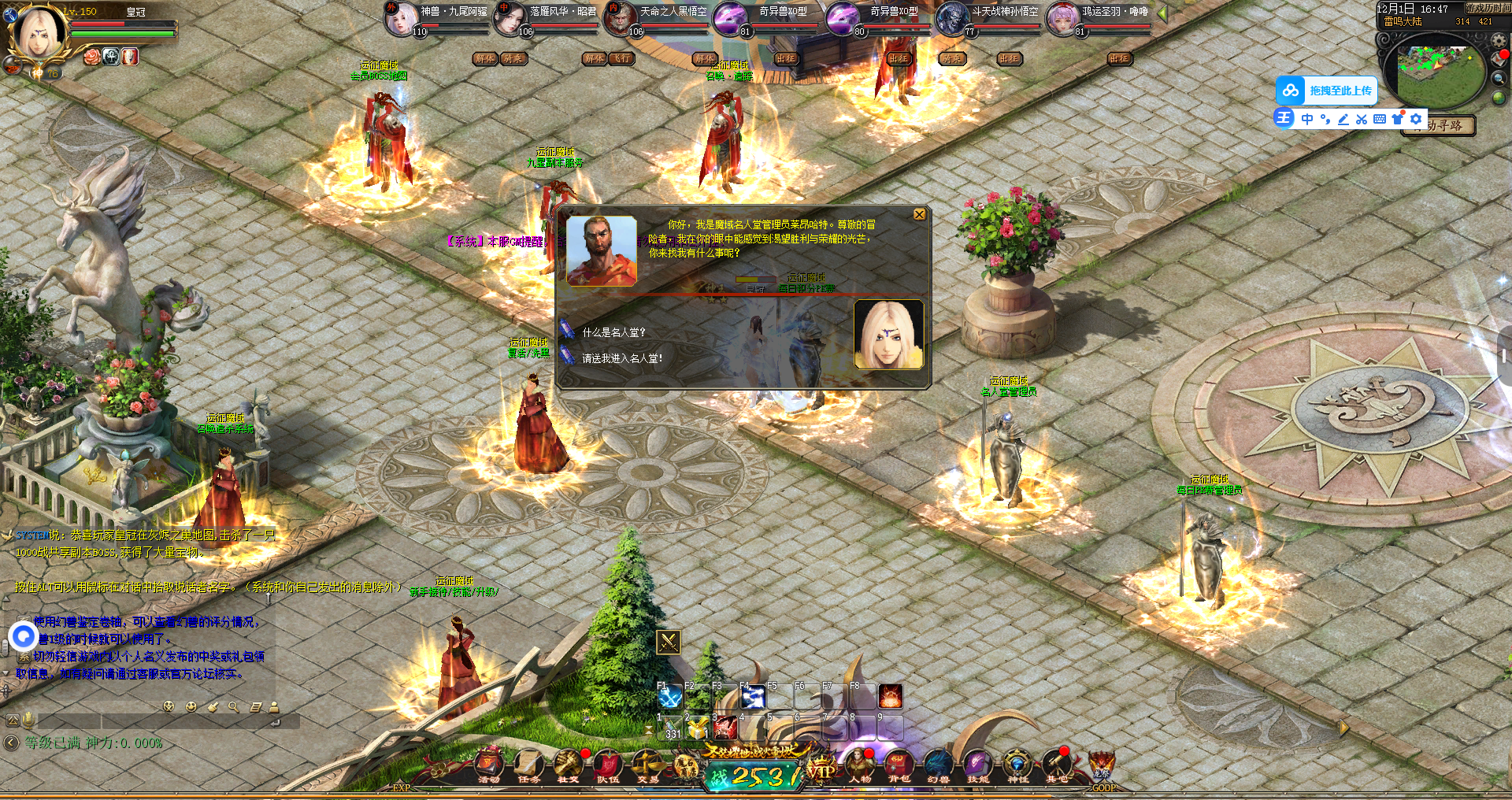Select the pet 神兽·九尾阿骚 portrait
This screenshot has width=1512, height=800.
click(x=402, y=19)
